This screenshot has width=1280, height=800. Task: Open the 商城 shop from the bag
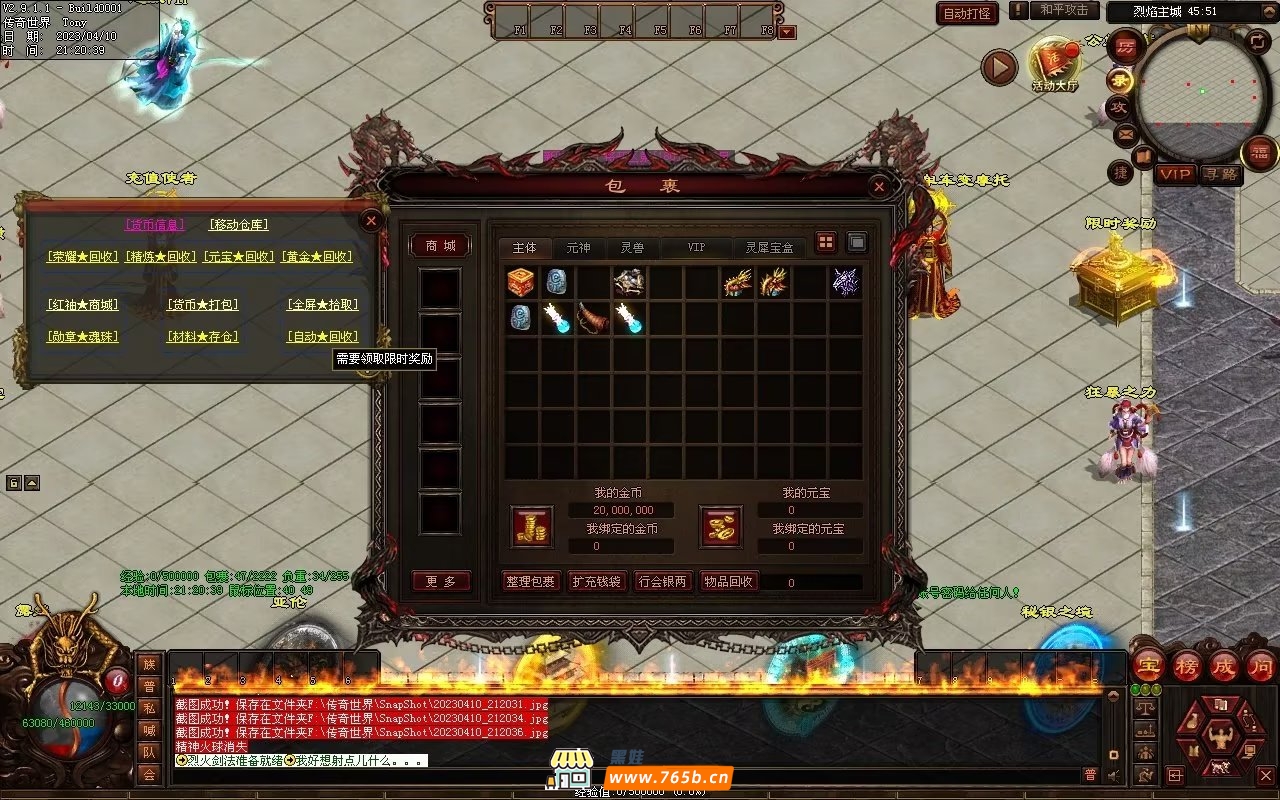click(440, 246)
